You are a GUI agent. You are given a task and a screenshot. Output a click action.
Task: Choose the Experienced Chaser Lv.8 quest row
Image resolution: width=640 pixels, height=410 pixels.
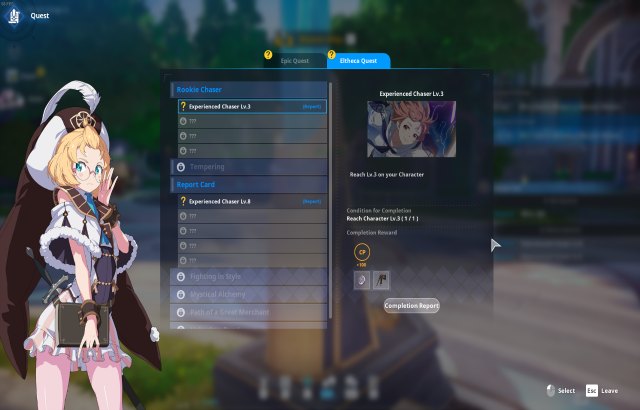pos(250,201)
